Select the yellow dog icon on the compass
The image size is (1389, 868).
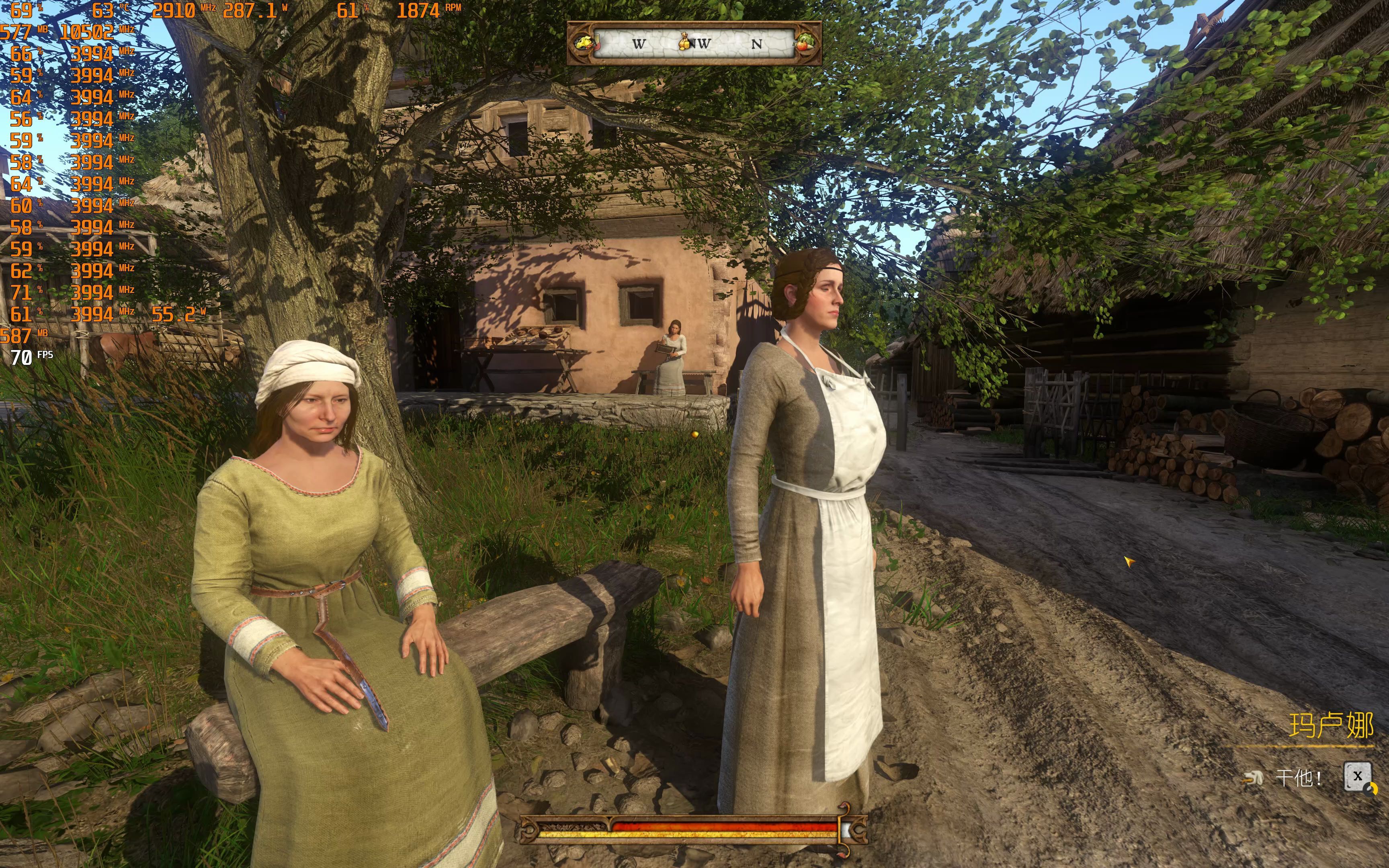point(584,43)
